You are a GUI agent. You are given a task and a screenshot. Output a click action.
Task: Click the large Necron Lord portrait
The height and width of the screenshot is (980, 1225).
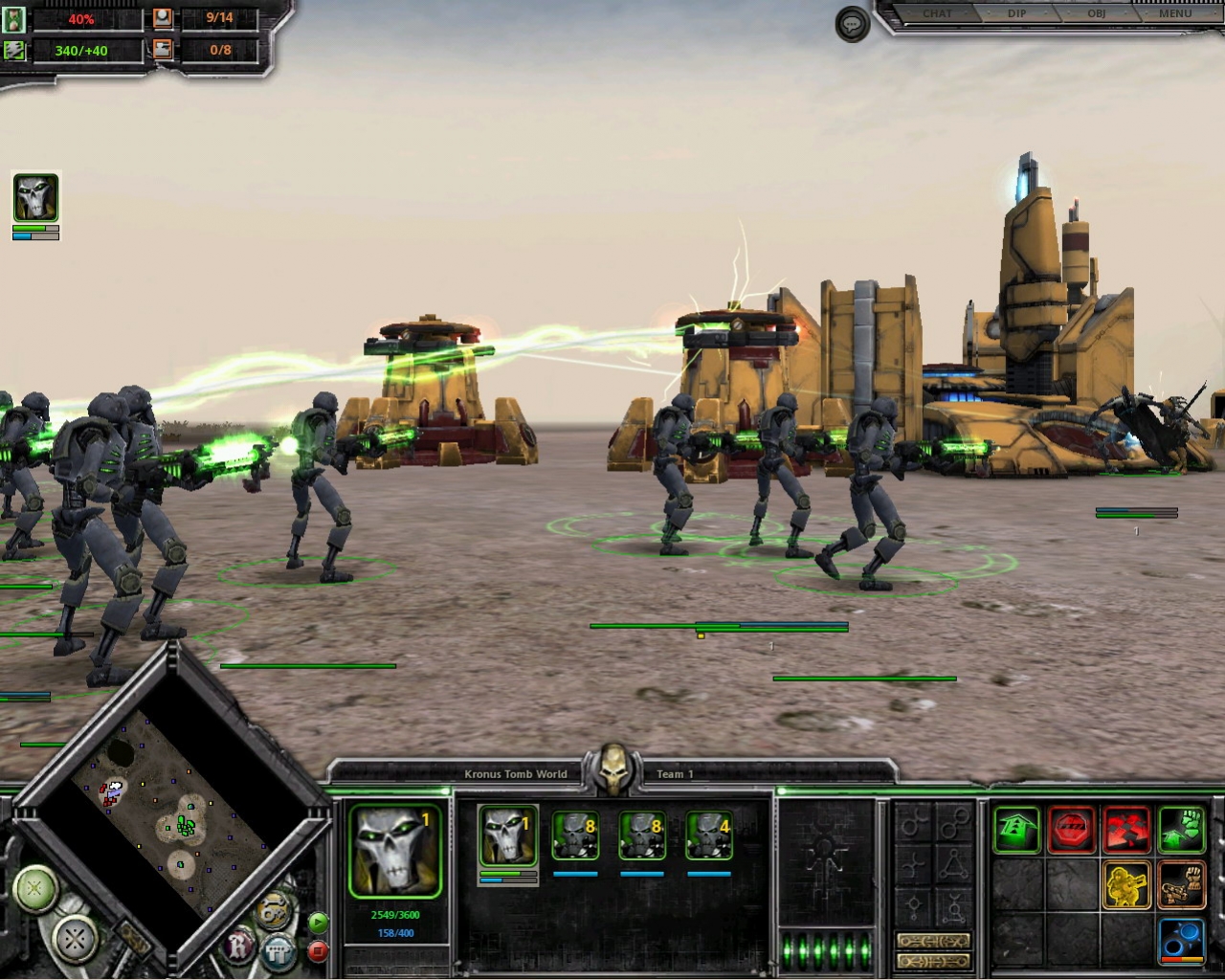(394, 851)
